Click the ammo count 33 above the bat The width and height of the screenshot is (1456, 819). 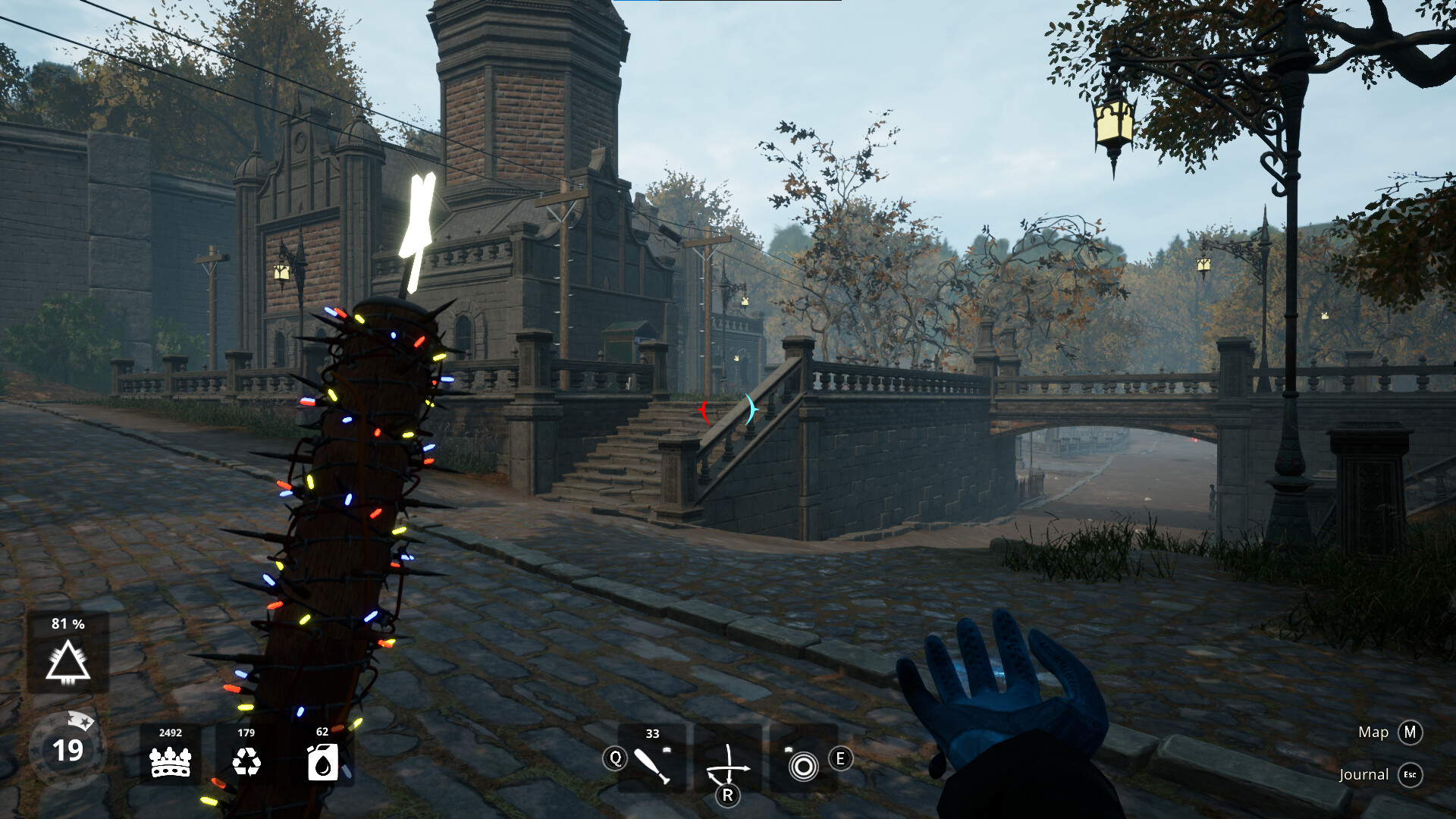tap(652, 734)
